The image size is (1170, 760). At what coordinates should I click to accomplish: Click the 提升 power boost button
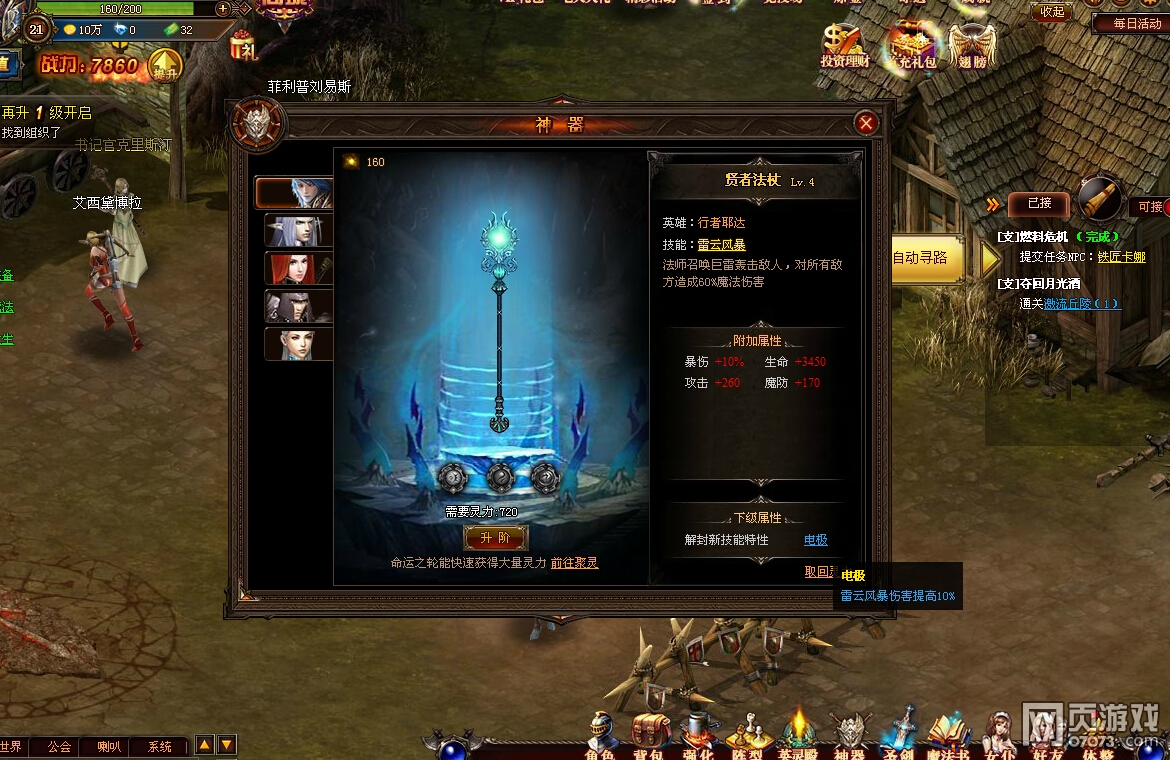[165, 67]
